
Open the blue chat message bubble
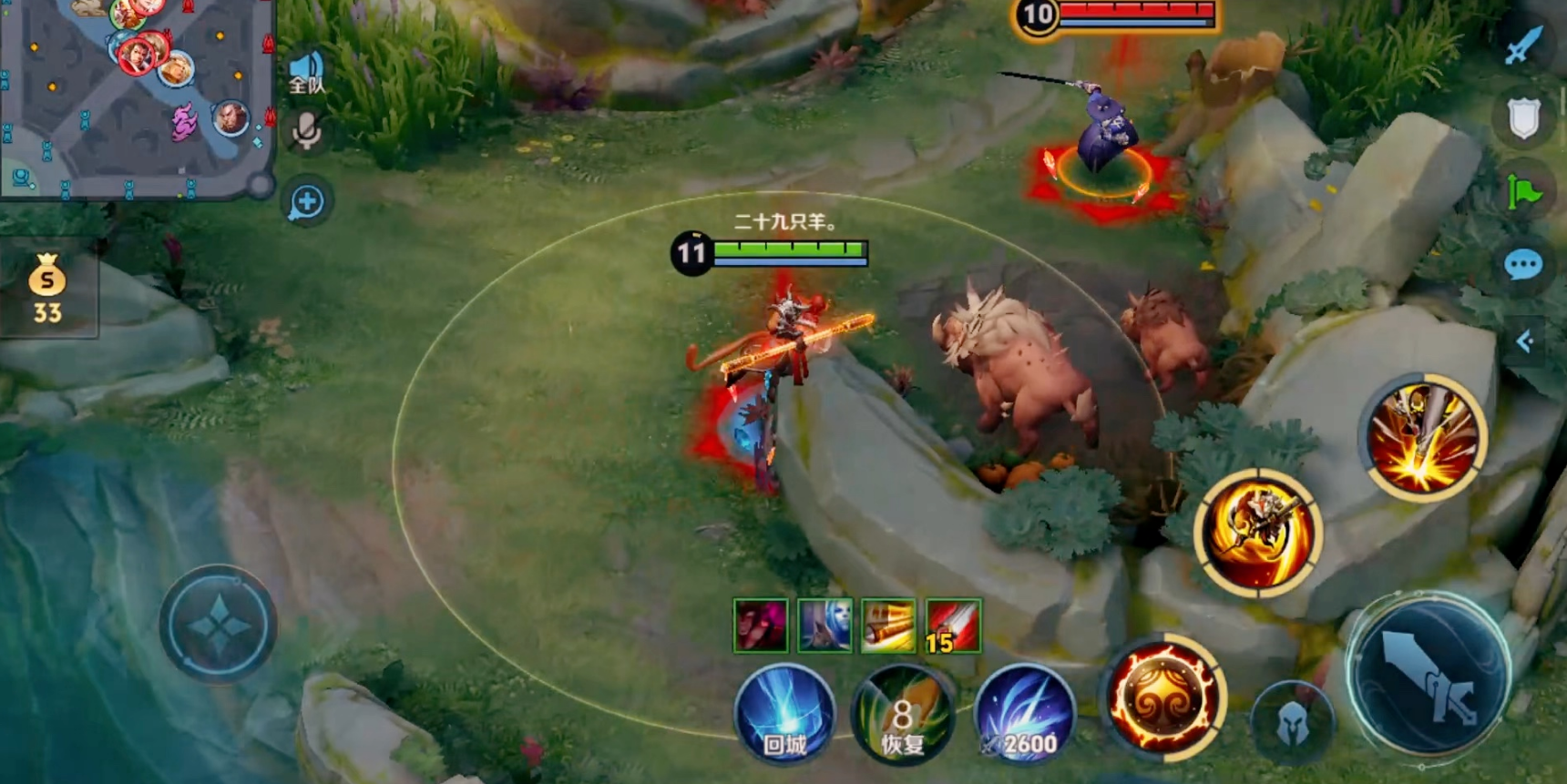click(x=1523, y=265)
